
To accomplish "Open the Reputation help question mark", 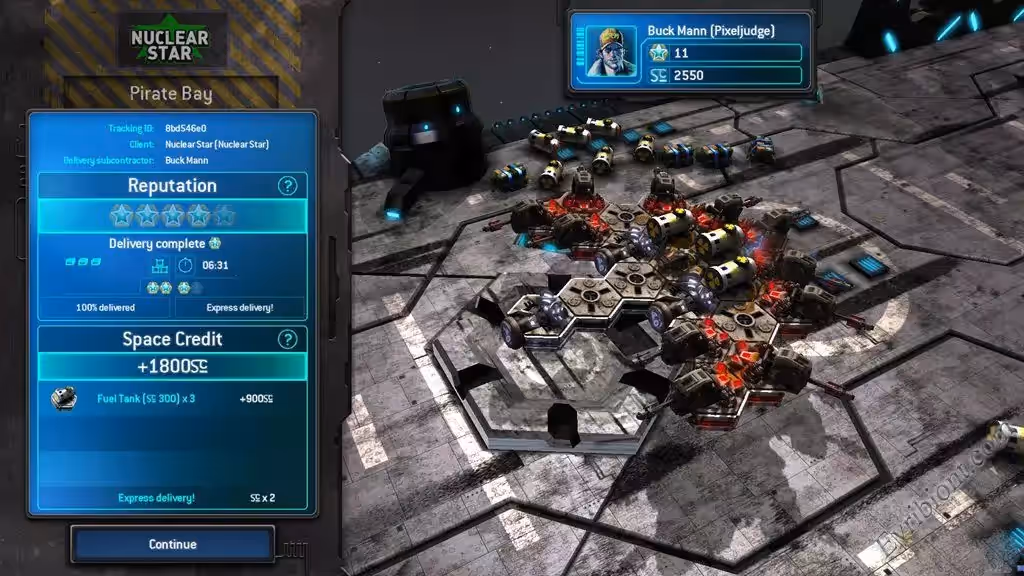I will [x=287, y=186].
